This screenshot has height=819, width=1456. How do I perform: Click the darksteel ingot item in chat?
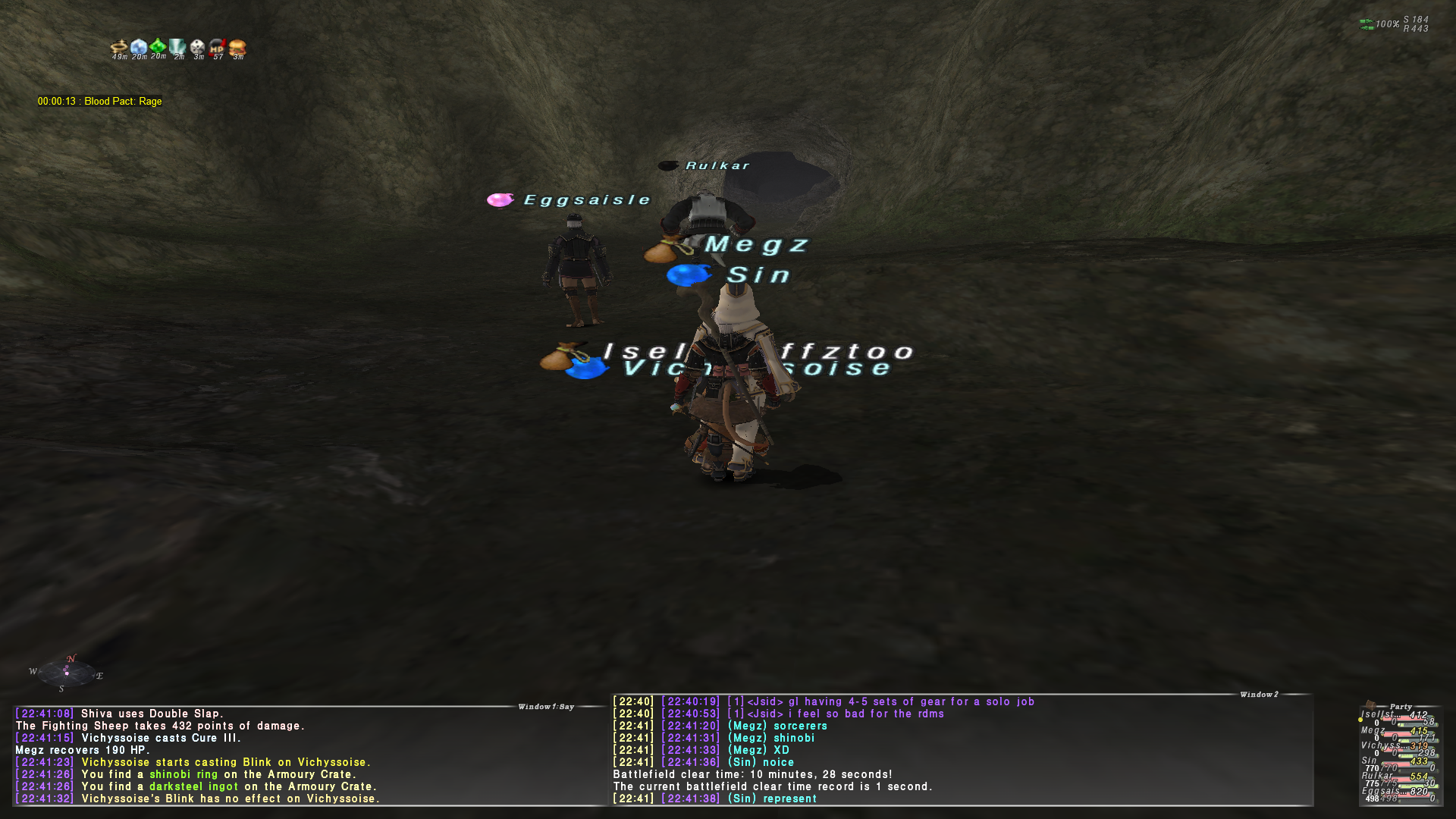(x=193, y=786)
